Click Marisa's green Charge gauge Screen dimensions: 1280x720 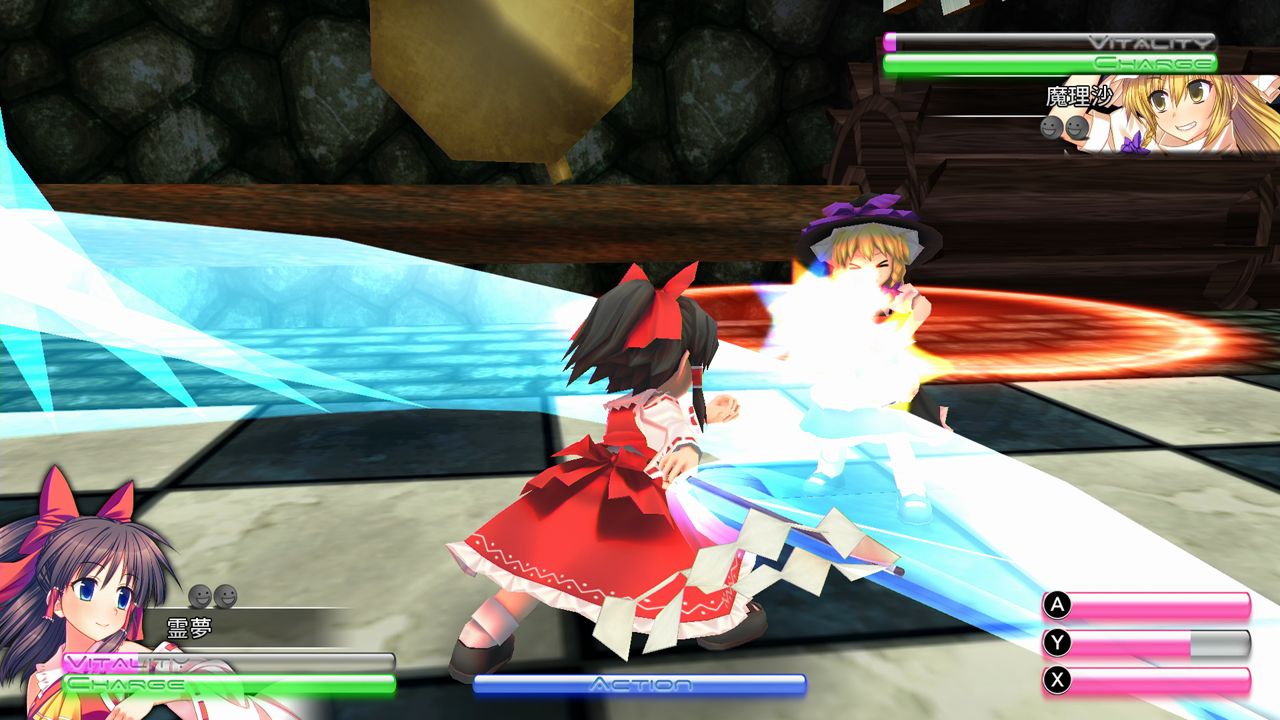1050,63
